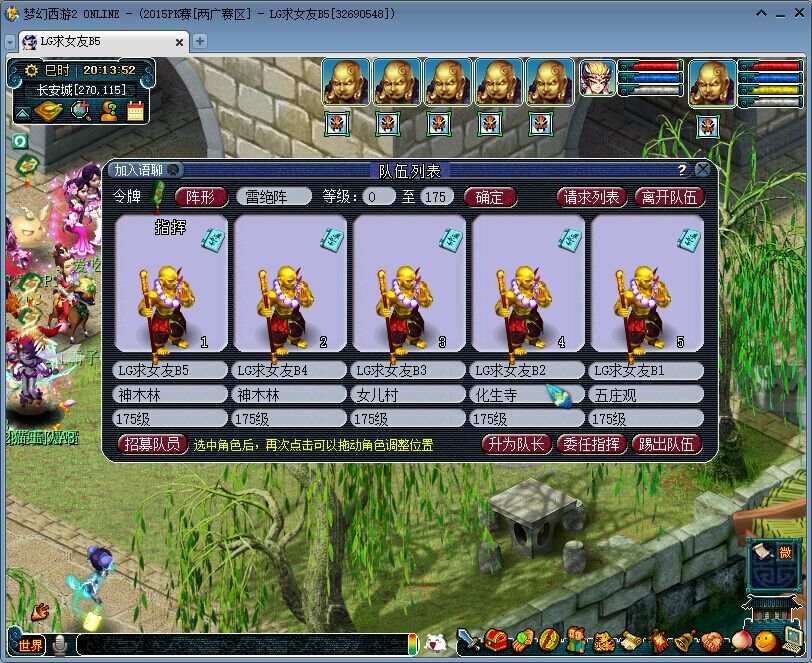Click the minimum level input field
Screen dimensions: 812x663
379,197
